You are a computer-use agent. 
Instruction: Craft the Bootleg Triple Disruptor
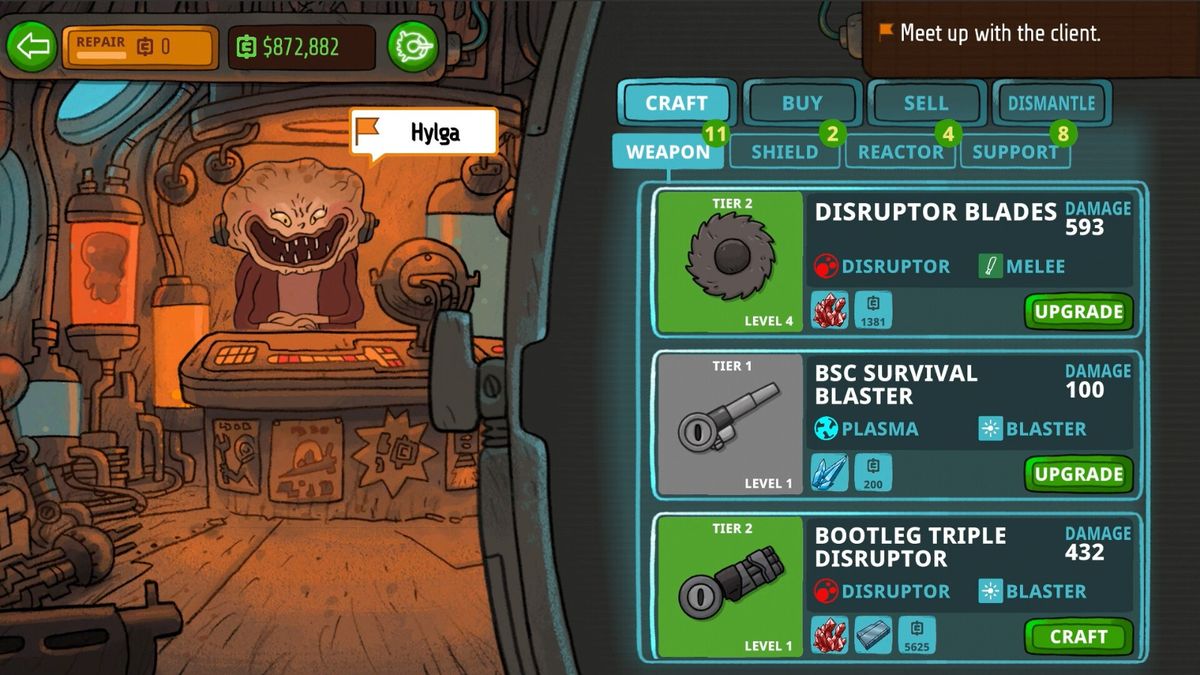point(1078,637)
